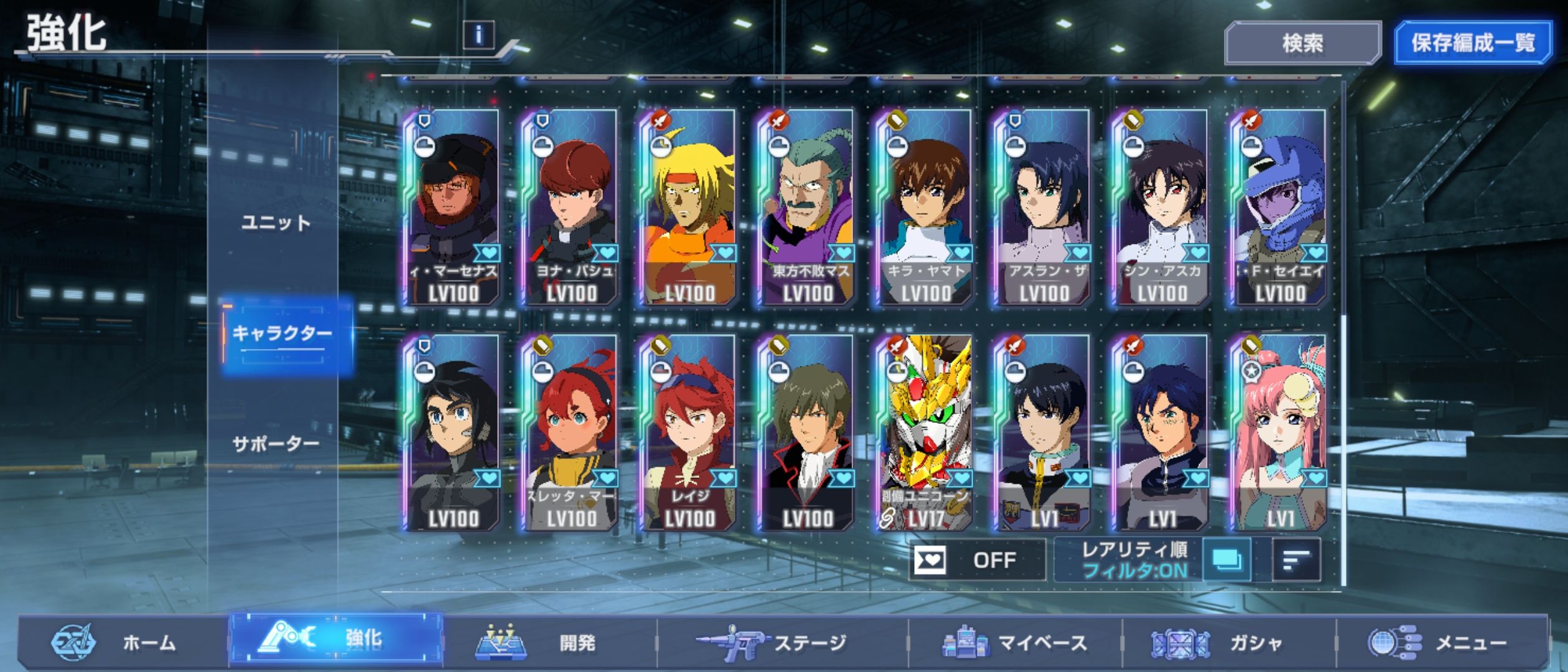1568x672 pixels.
Task: Open the 保存編成一覧 saved formations list
Action: coord(1472,43)
